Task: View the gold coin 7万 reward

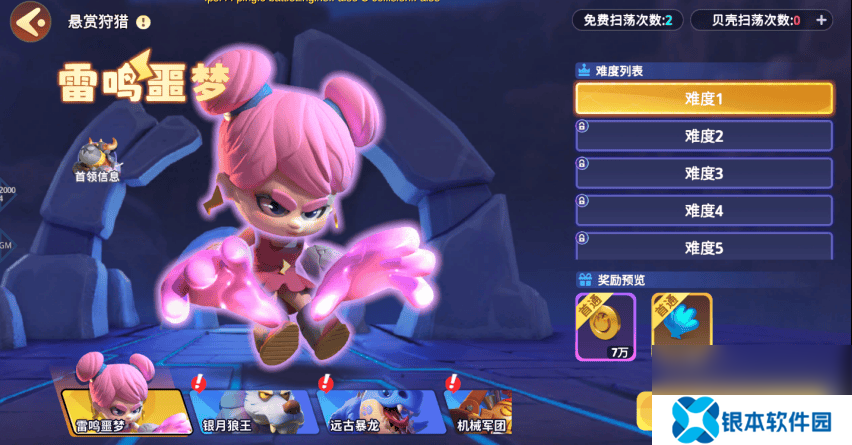Action: (x=605, y=324)
